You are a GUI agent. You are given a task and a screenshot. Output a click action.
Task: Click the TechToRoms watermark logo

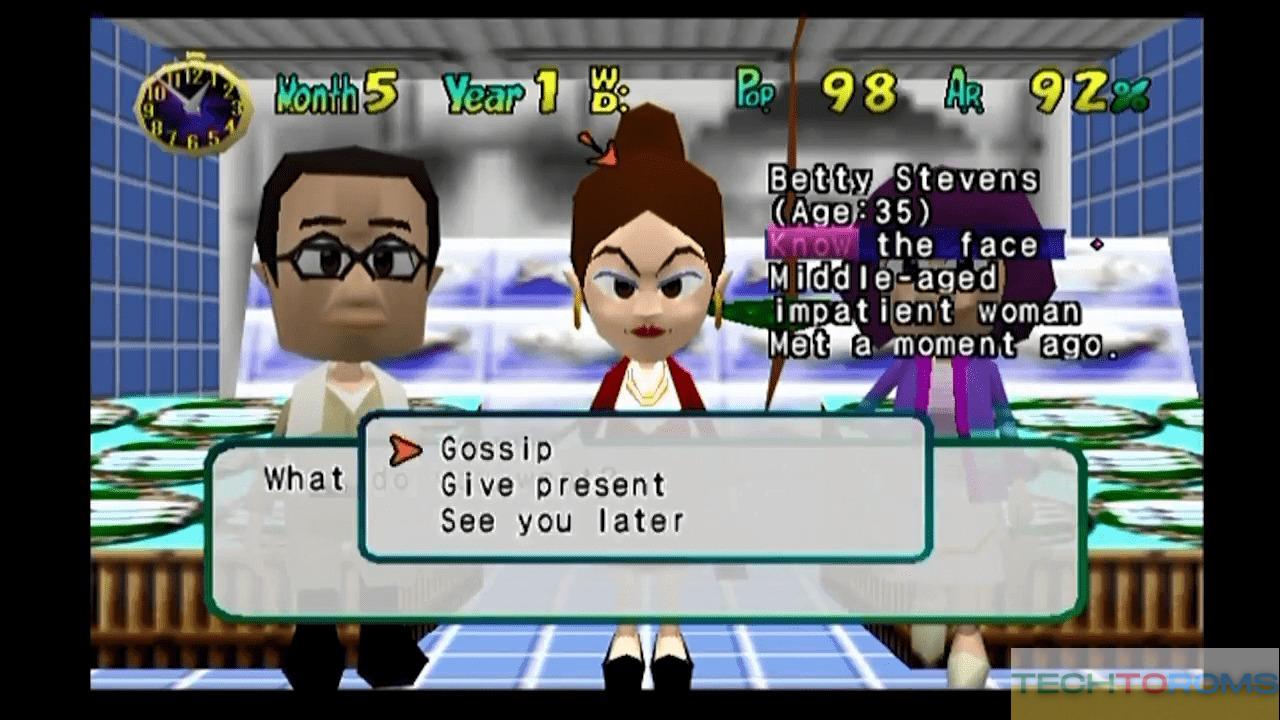1143,683
